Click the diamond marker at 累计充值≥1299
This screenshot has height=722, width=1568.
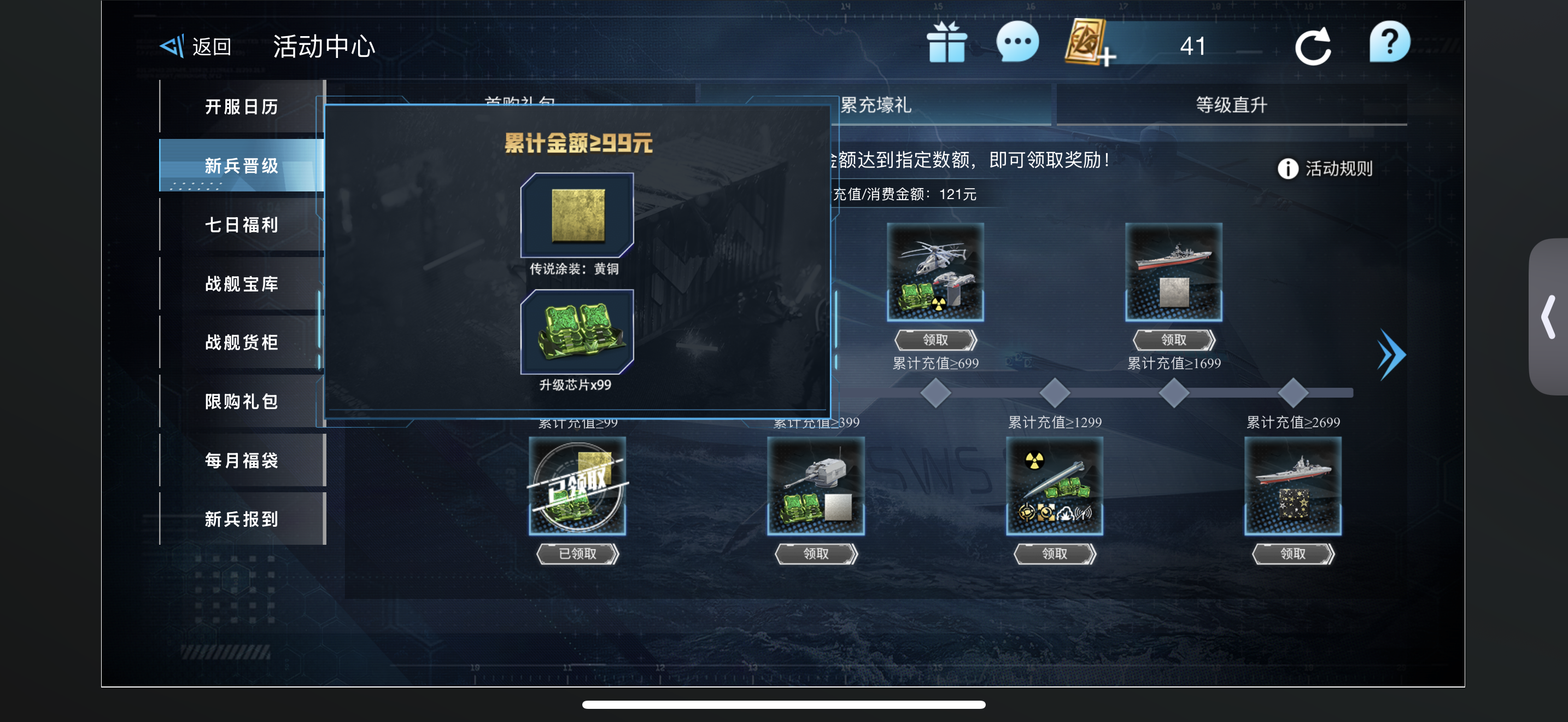pos(1054,393)
